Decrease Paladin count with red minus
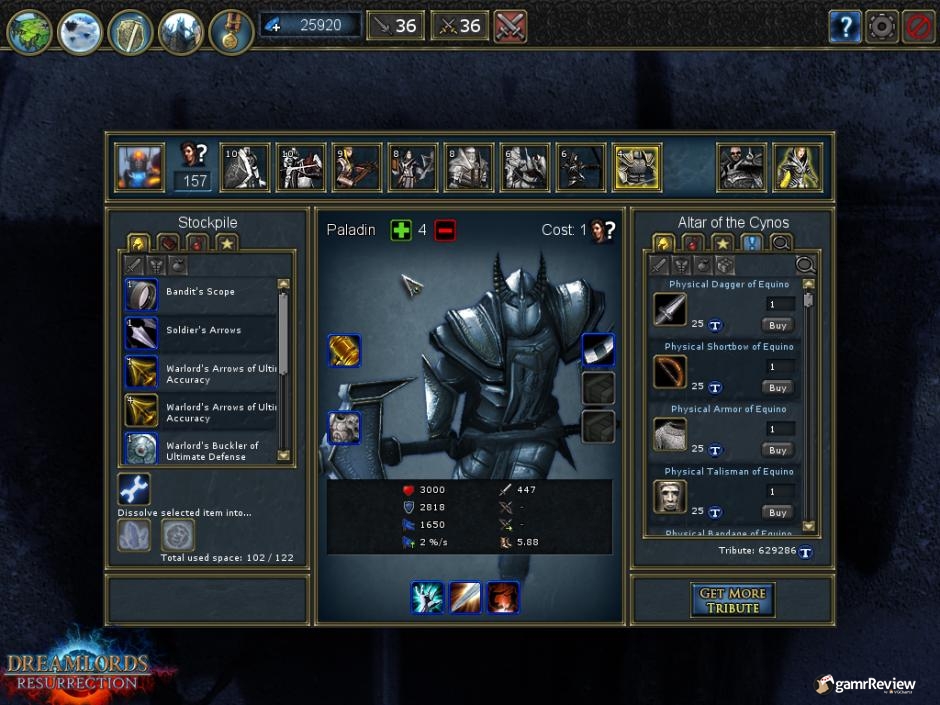Viewport: 940px width, 705px height. coord(446,230)
